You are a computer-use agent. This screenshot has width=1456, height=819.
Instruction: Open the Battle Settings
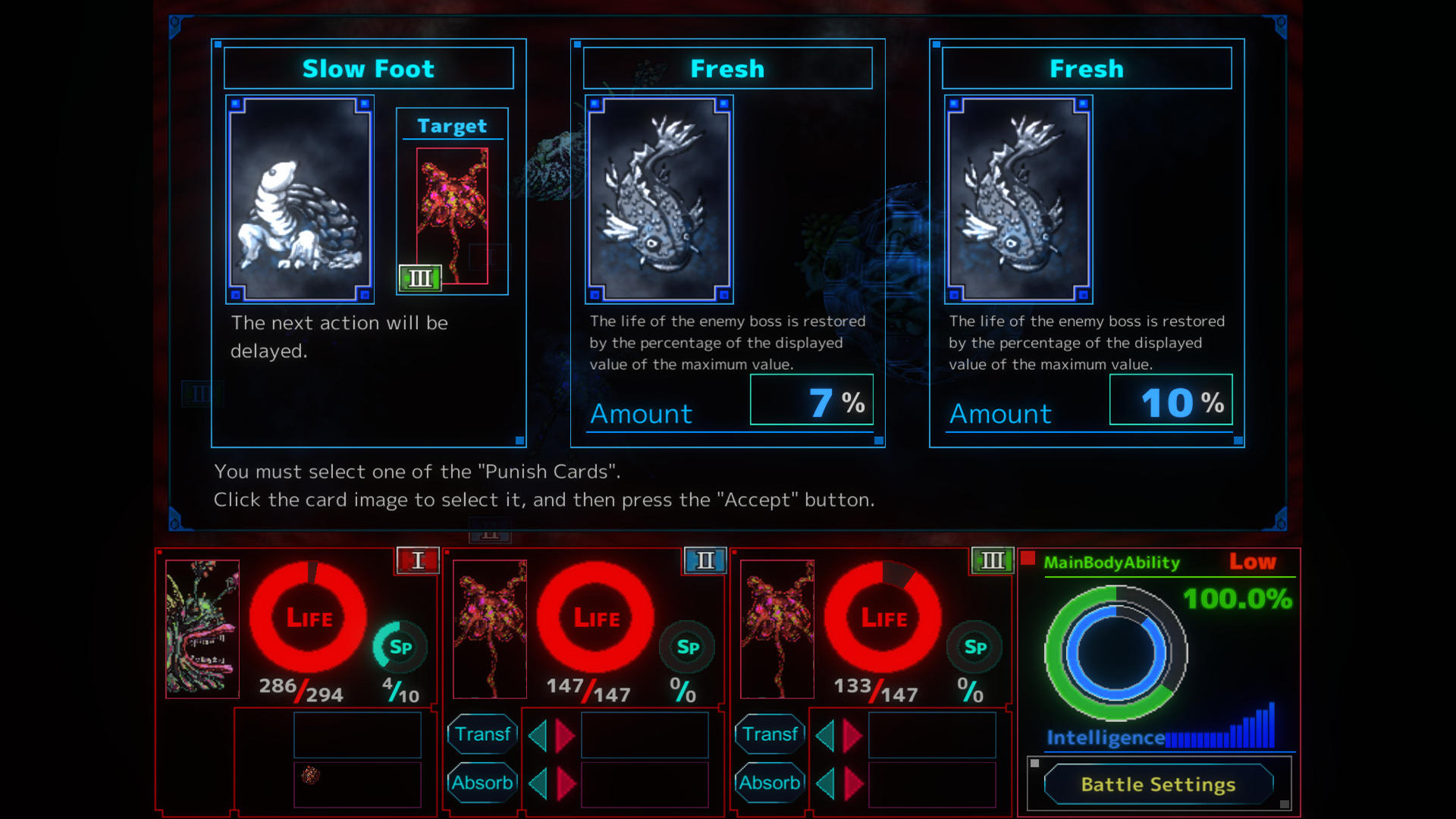pos(1158,784)
